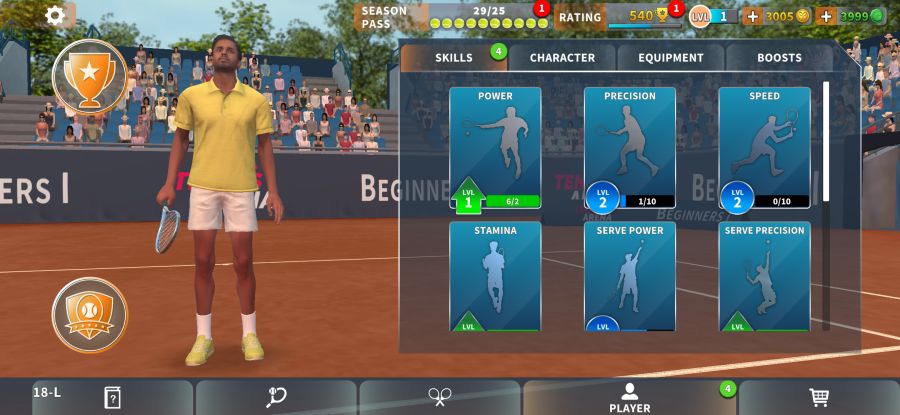This screenshot has height=415, width=900.
Task: Open the card with question mark menu
Action: click(x=112, y=397)
